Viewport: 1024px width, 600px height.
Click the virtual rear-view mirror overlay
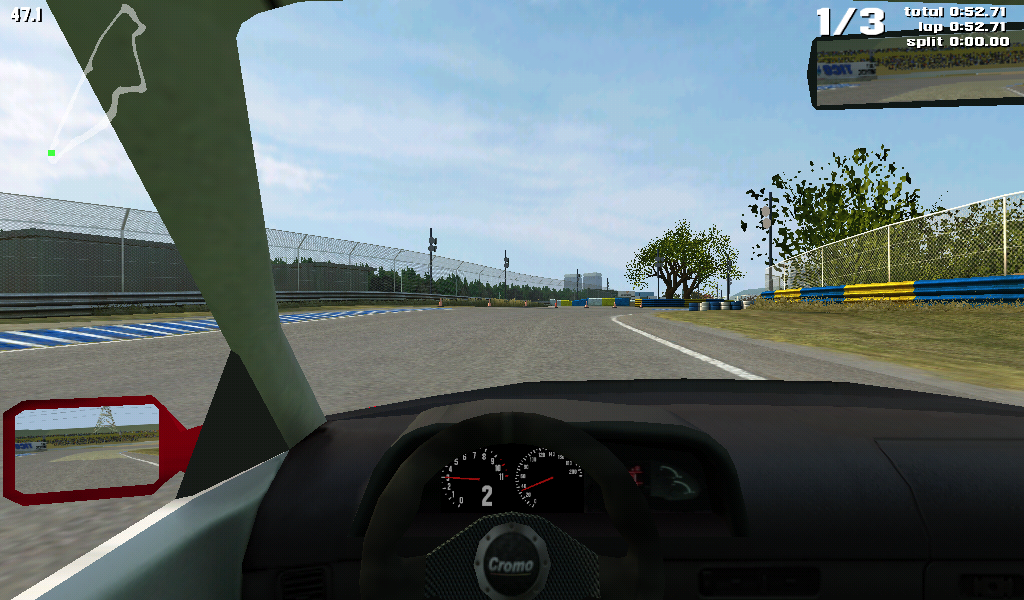coord(915,73)
